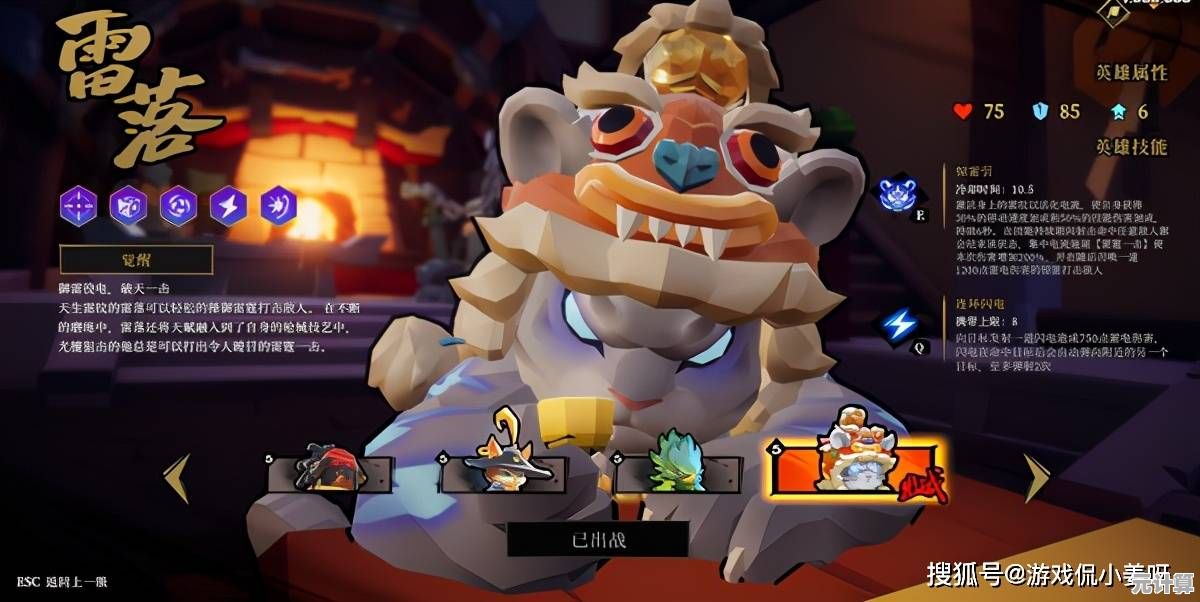
Task: Select the purple lightning bolt trait icon
Action: click(x=229, y=206)
